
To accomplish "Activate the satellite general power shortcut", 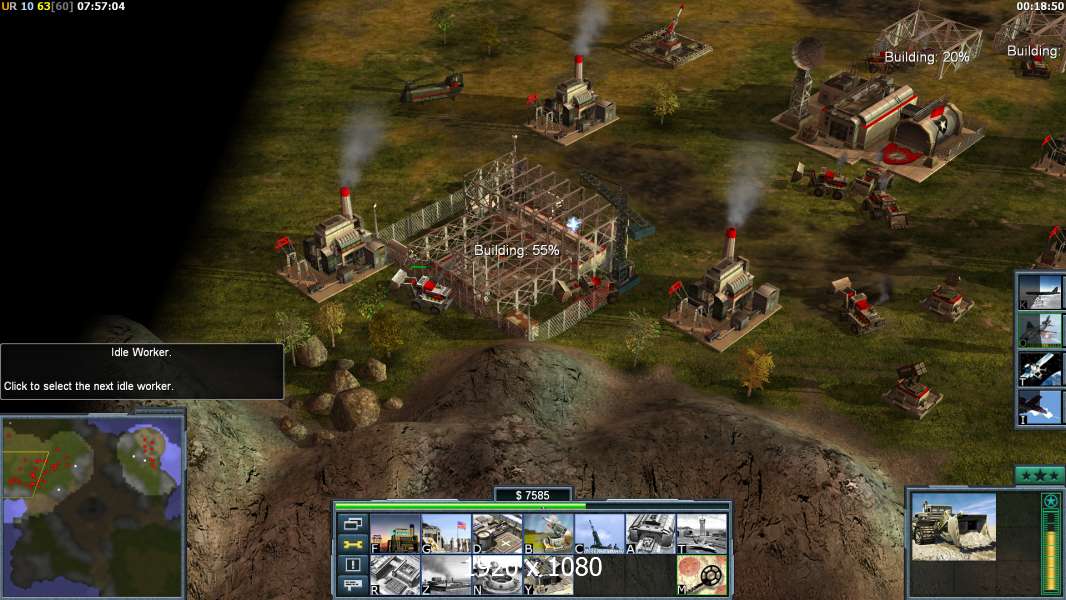I will pyautogui.click(x=1040, y=369).
